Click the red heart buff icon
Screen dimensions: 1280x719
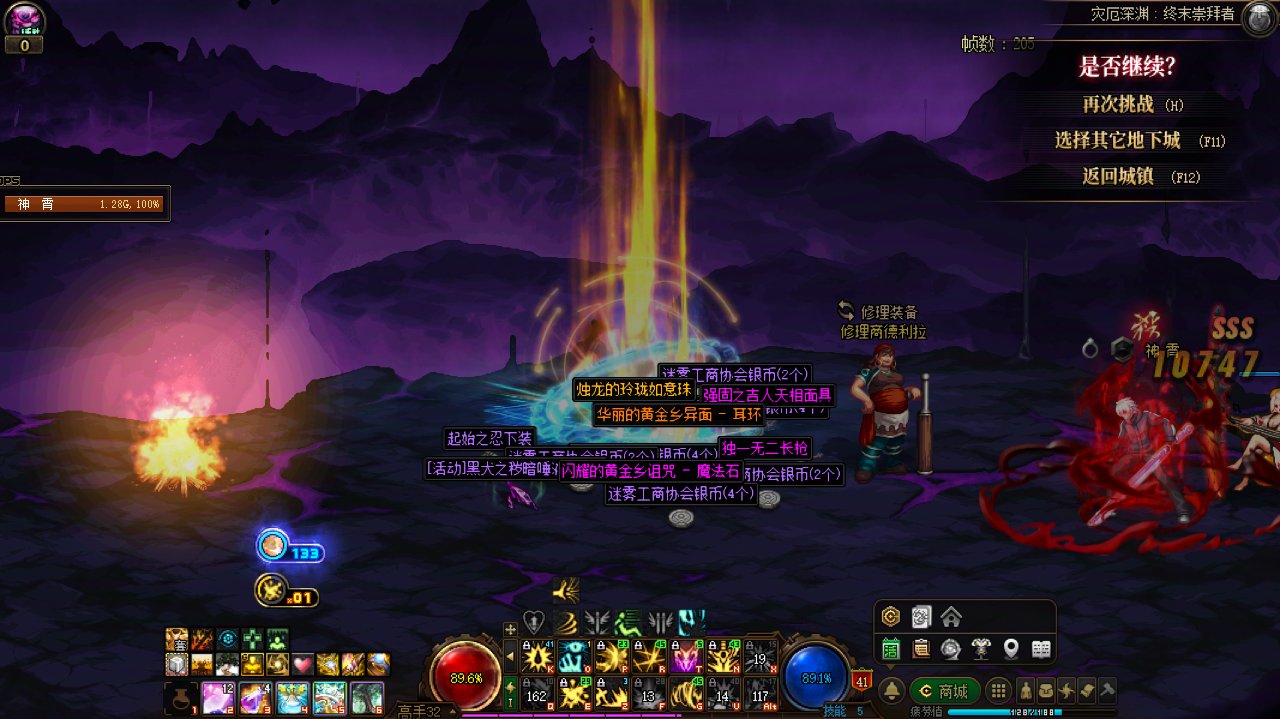(x=303, y=665)
